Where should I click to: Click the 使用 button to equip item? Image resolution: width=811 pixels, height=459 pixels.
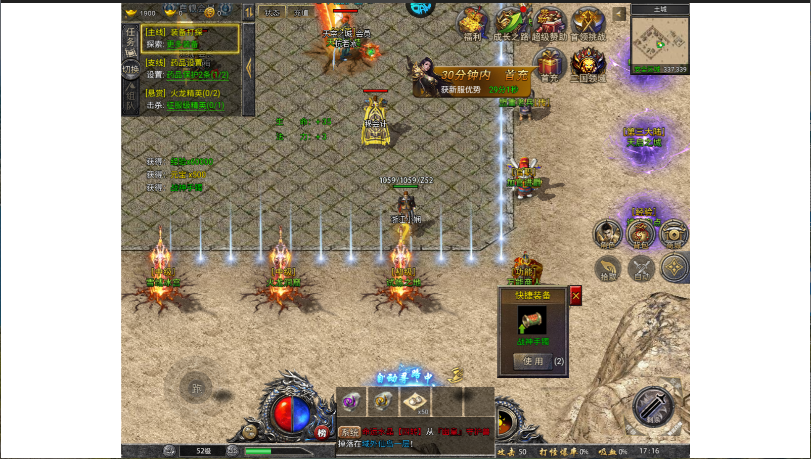click(x=534, y=361)
